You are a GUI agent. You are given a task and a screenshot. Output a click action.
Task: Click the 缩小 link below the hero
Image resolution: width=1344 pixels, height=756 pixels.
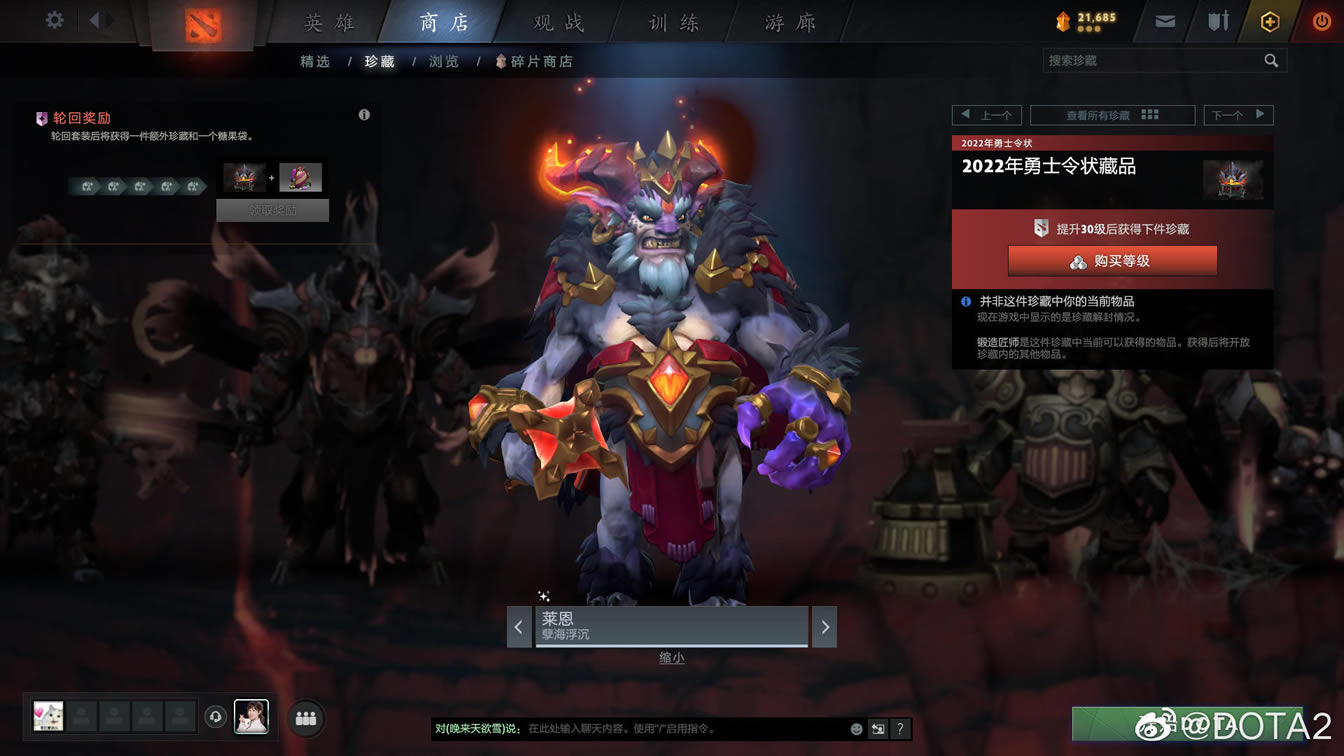[x=671, y=657]
